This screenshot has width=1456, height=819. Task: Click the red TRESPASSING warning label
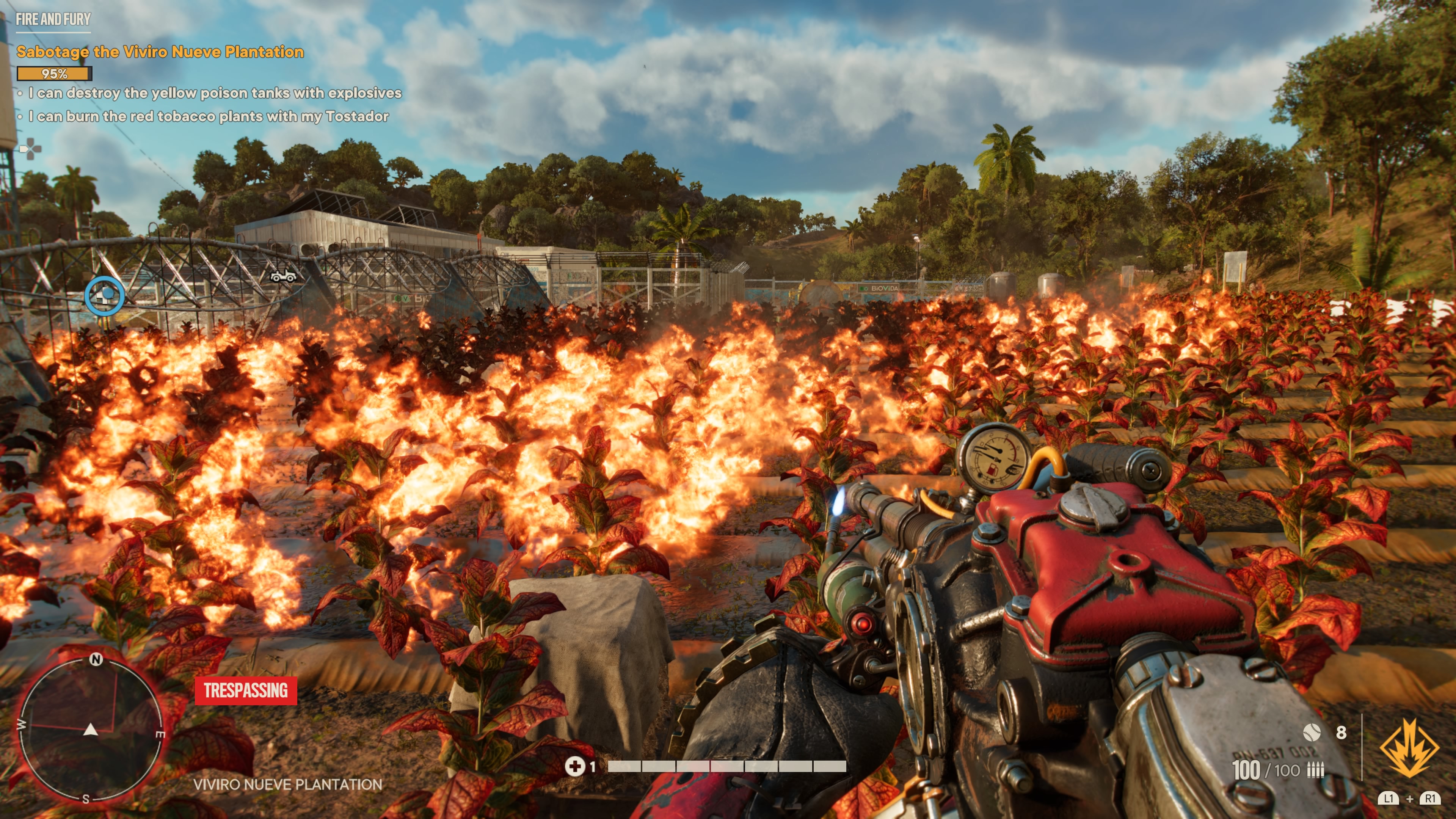(246, 691)
